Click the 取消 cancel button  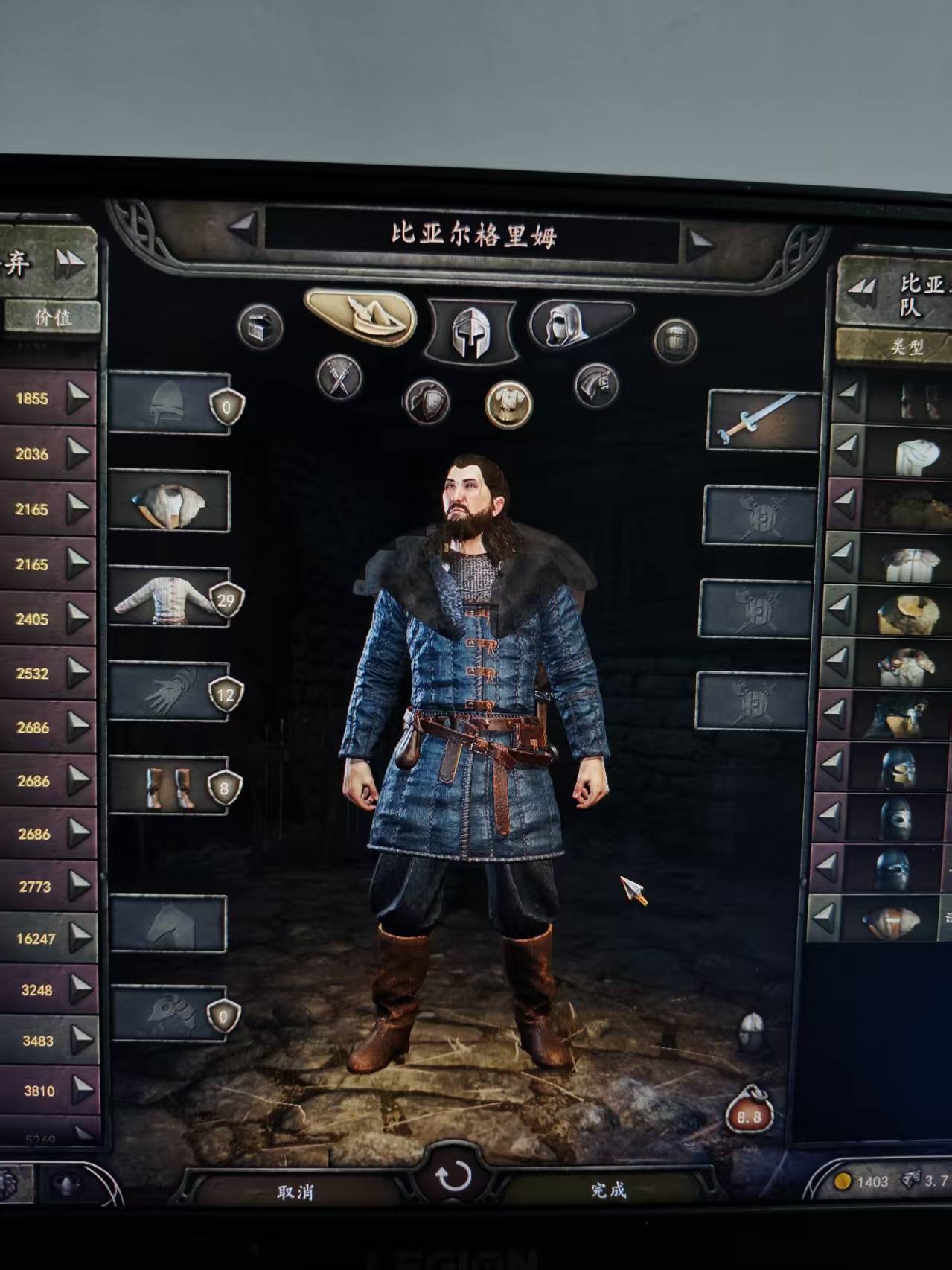click(x=295, y=1192)
